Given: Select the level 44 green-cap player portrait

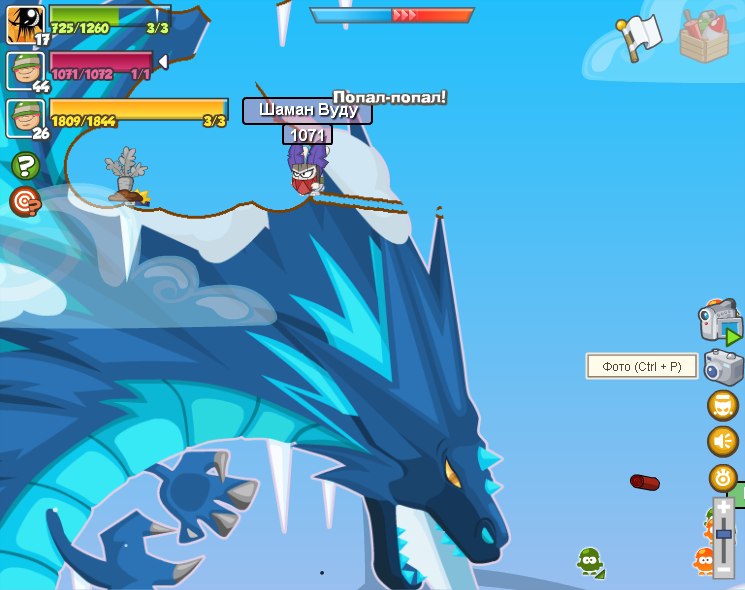Looking at the screenshot, I should [x=23, y=71].
